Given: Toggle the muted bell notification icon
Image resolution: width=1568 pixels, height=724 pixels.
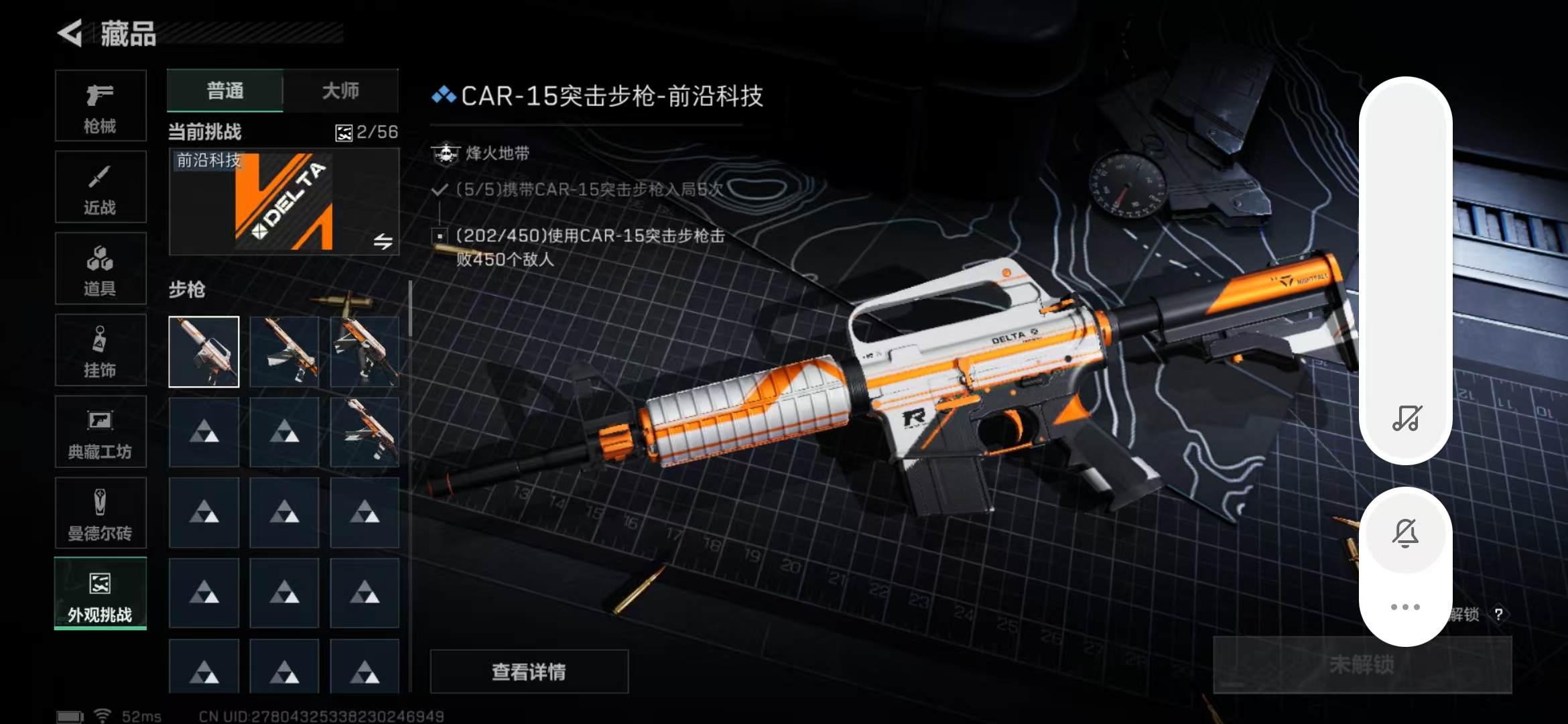Looking at the screenshot, I should pyautogui.click(x=1405, y=534).
